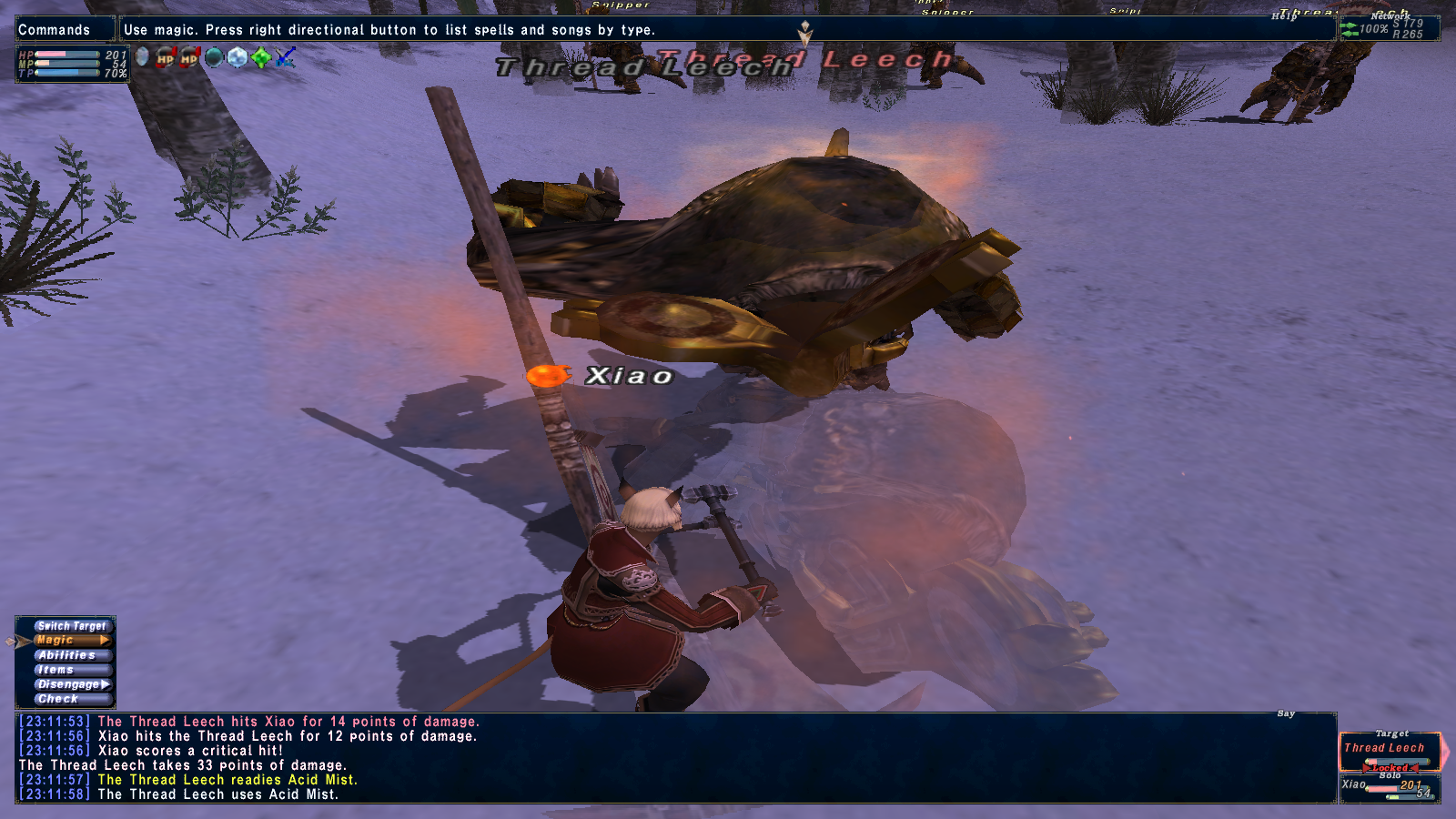
Task: Select the Disengage command
Action: pos(71,684)
